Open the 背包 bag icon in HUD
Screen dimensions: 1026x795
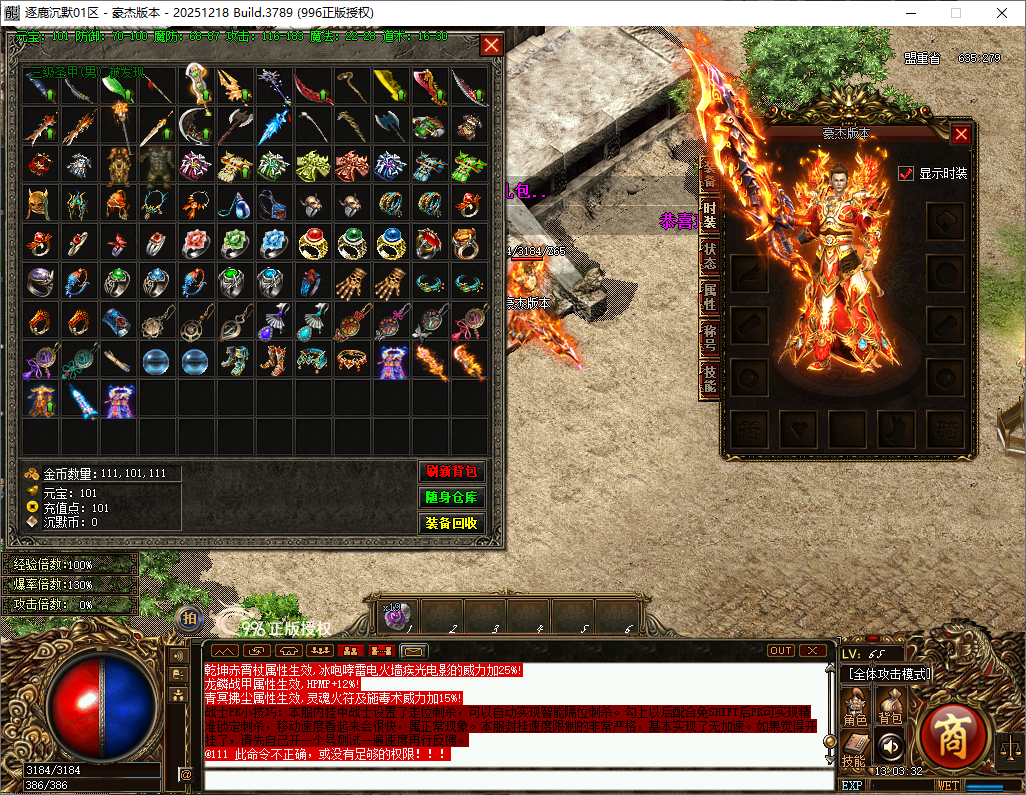click(x=890, y=707)
